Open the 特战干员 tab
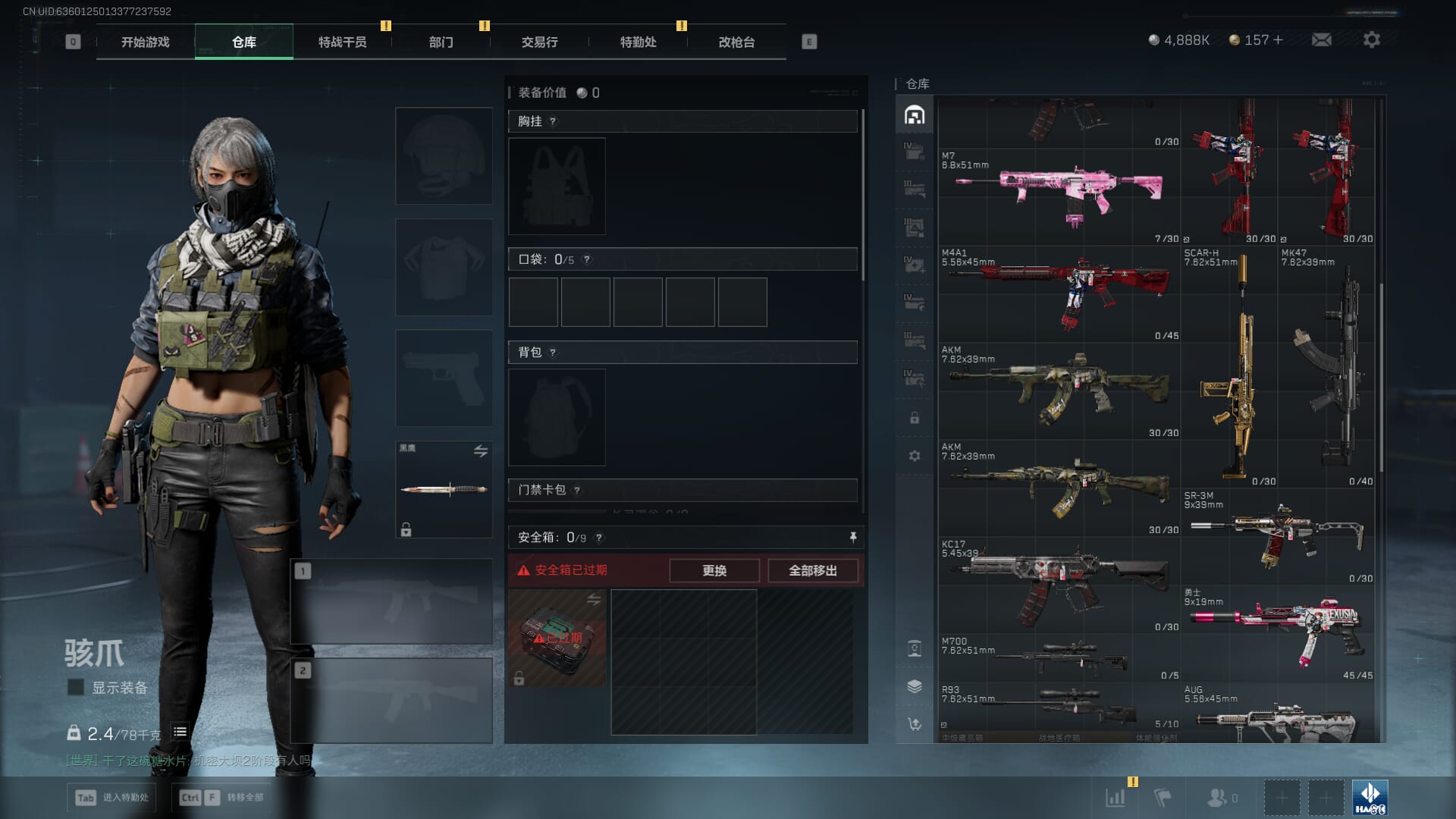Screen dimensions: 1456x819 pos(342,42)
